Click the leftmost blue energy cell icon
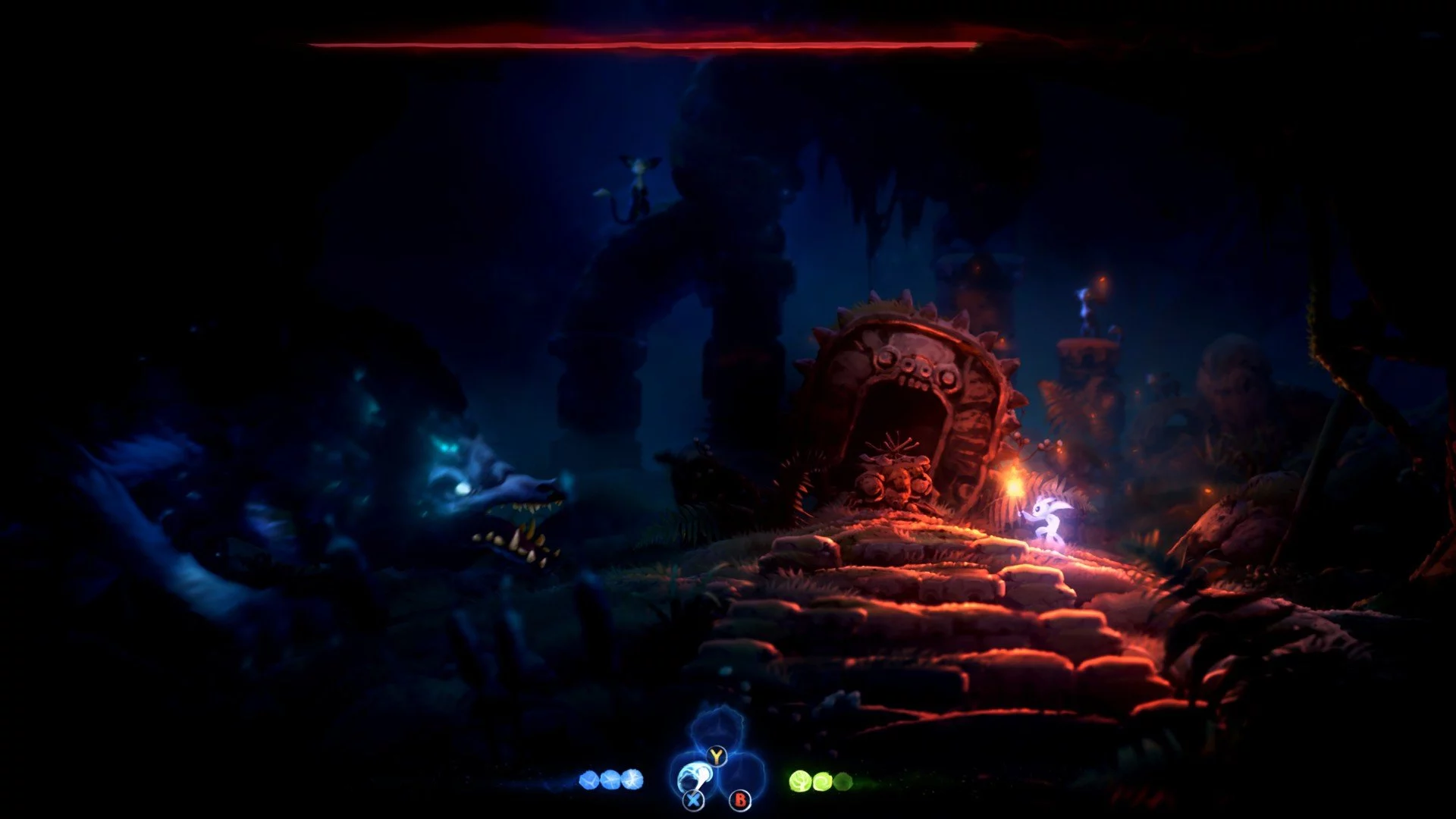 point(590,780)
